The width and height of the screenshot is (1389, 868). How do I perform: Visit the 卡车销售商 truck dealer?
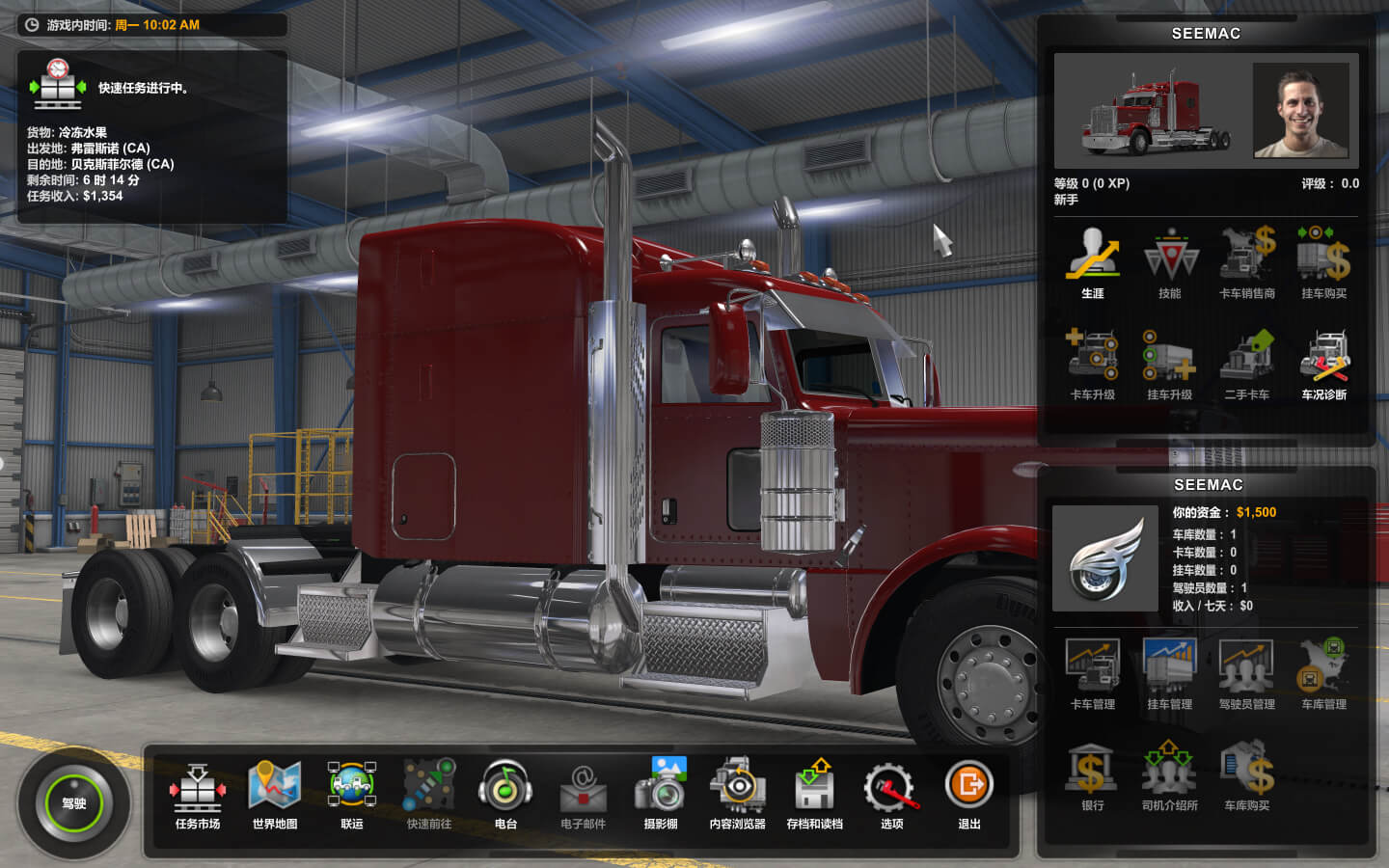pyautogui.click(x=1247, y=260)
